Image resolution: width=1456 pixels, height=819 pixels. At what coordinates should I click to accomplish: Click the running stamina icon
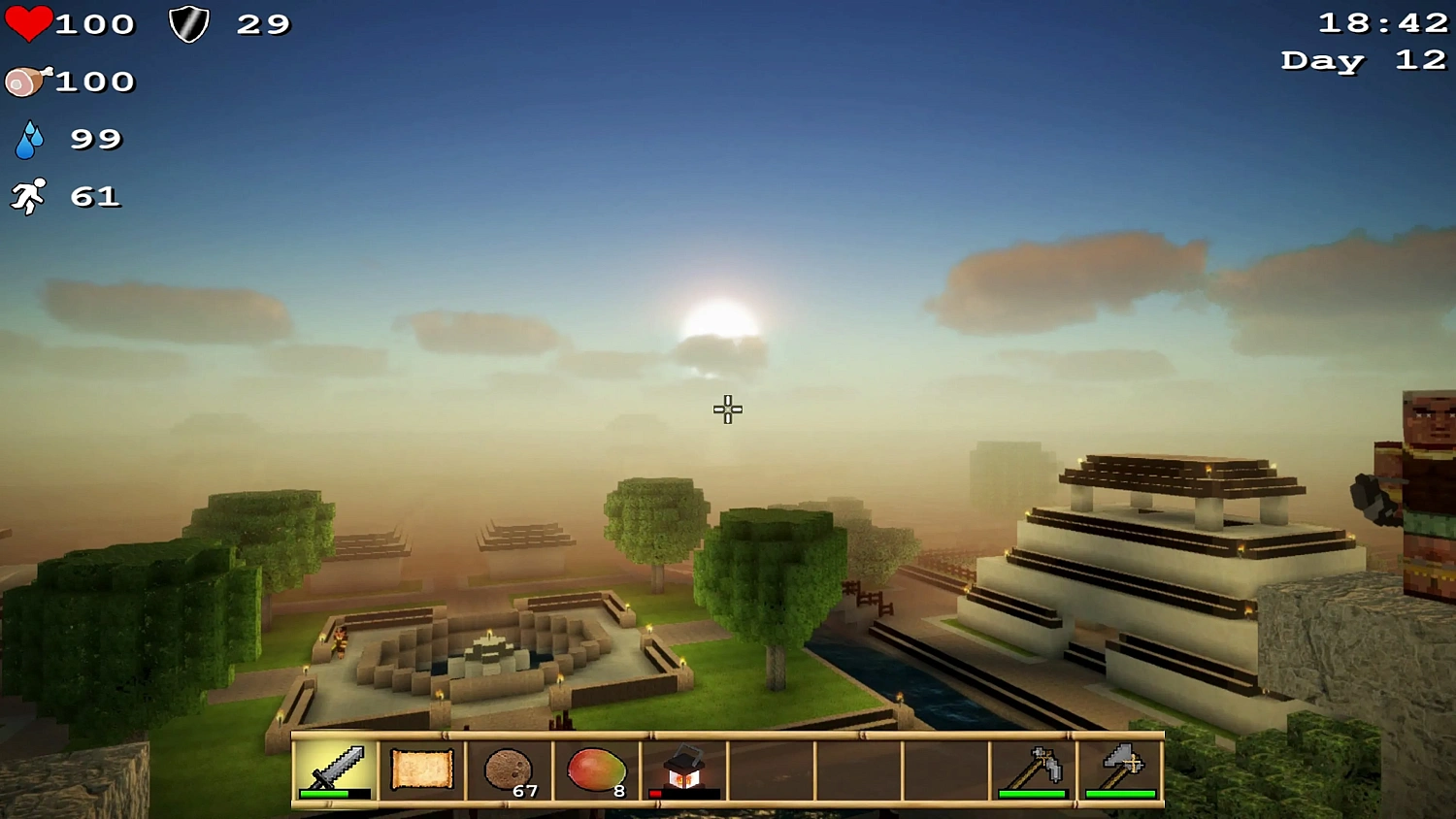[32, 196]
